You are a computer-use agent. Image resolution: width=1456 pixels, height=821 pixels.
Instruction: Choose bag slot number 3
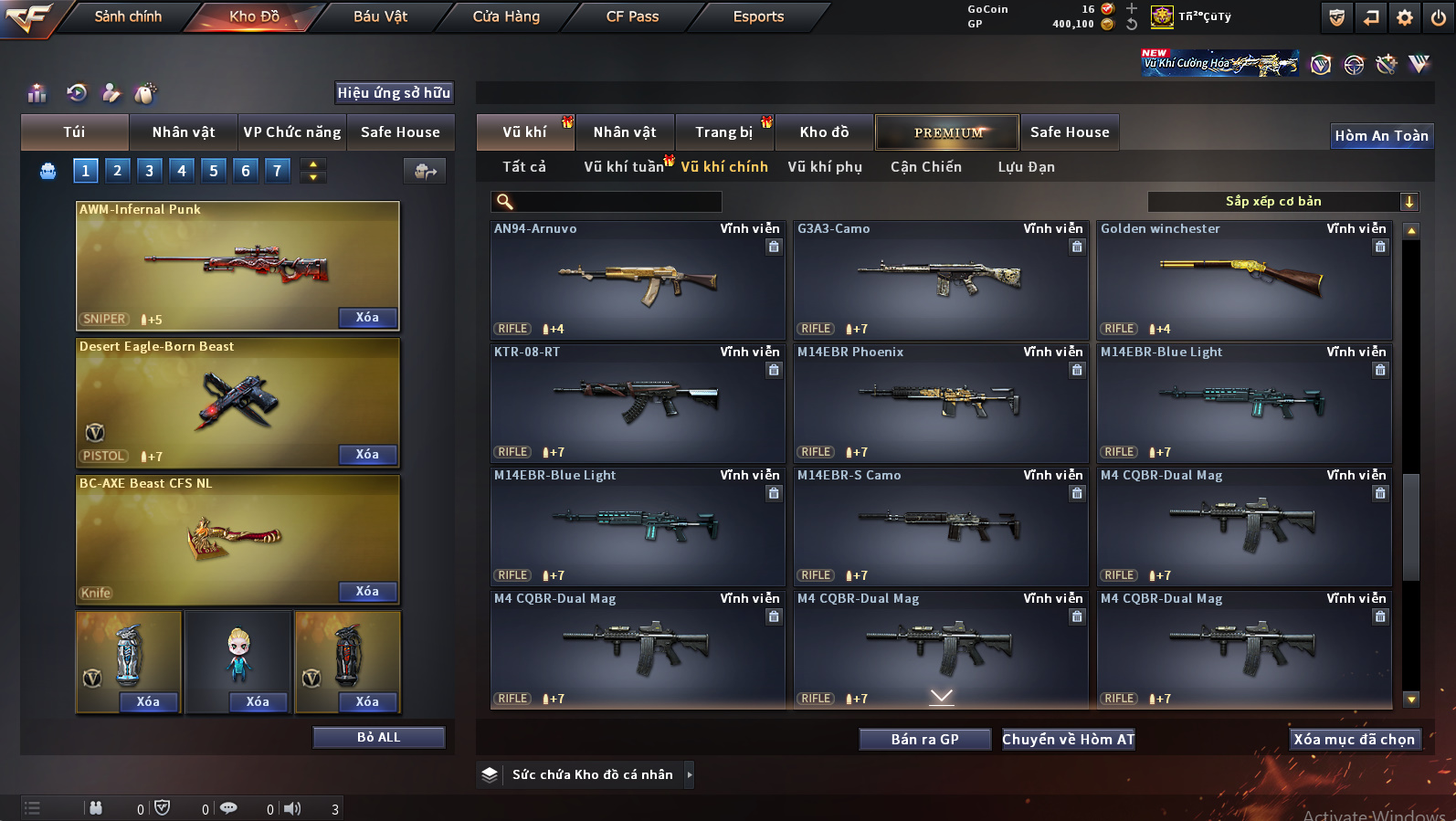pyautogui.click(x=150, y=171)
